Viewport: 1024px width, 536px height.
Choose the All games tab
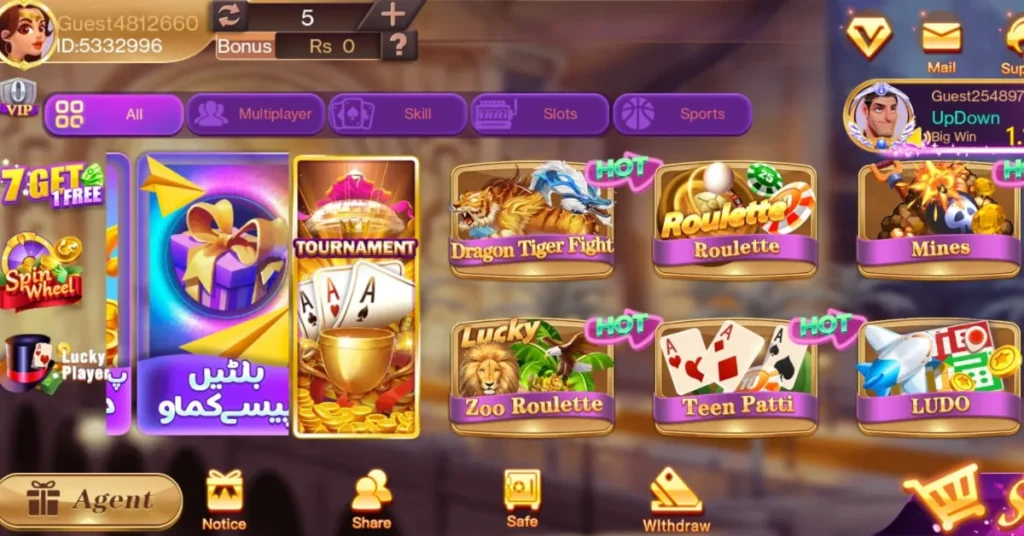point(113,114)
